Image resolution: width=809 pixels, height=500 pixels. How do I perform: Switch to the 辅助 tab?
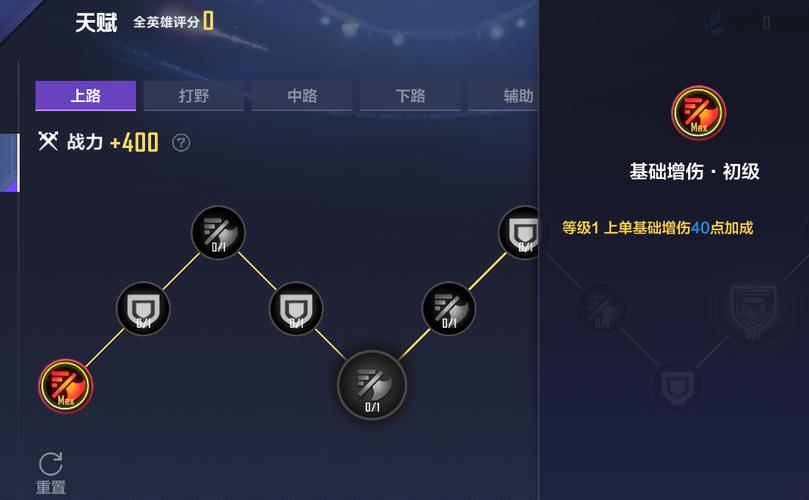517,96
